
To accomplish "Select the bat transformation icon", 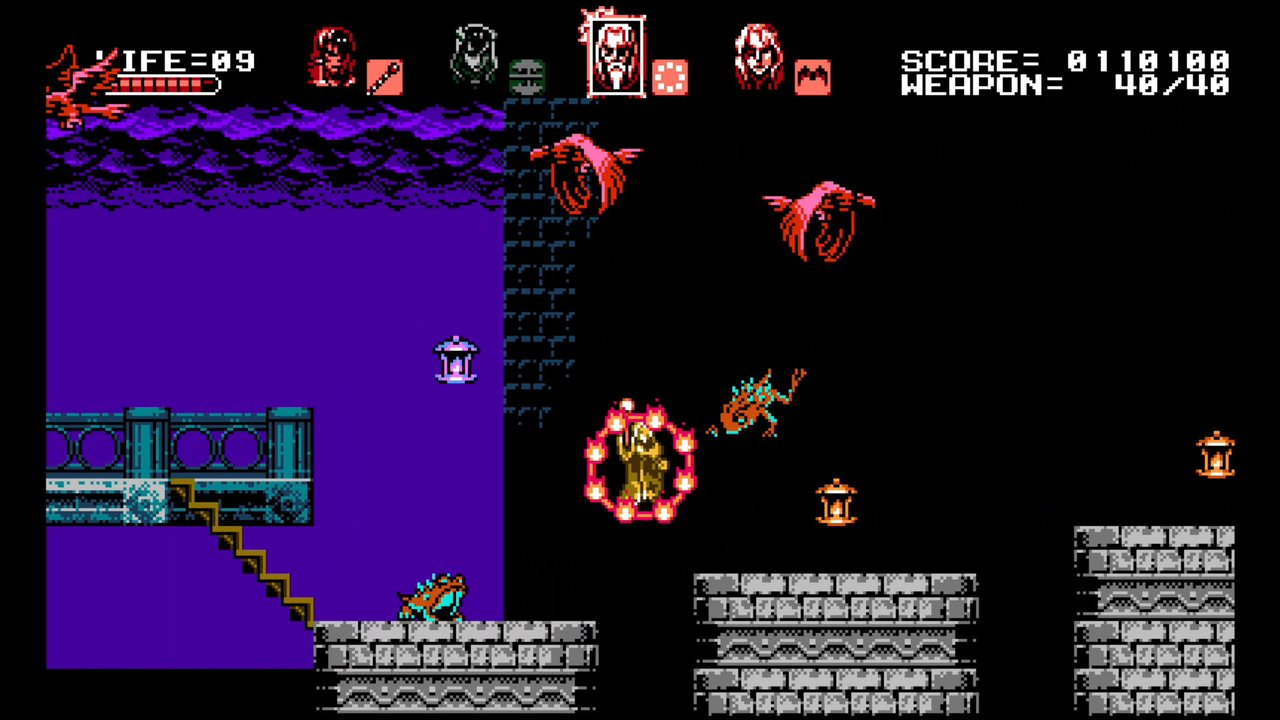I will point(813,77).
